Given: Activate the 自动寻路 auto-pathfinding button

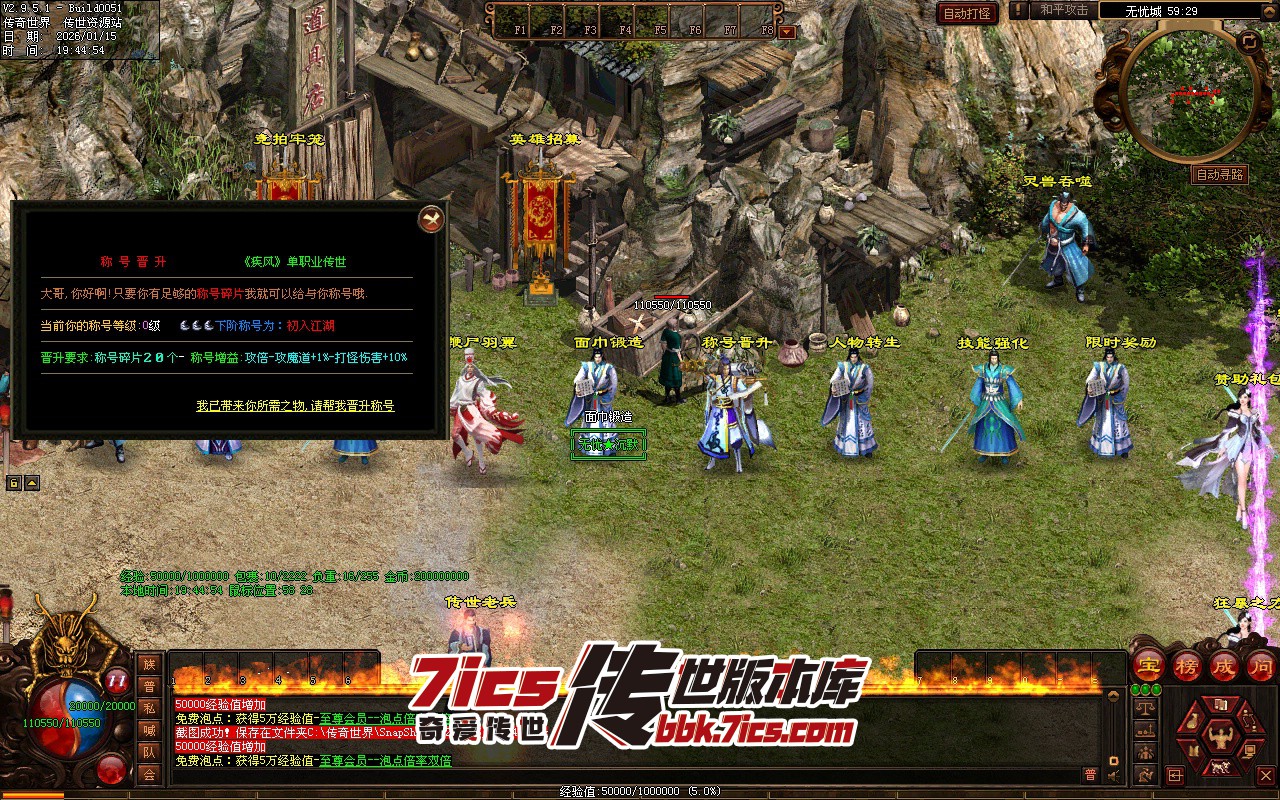Looking at the screenshot, I should (x=1220, y=175).
